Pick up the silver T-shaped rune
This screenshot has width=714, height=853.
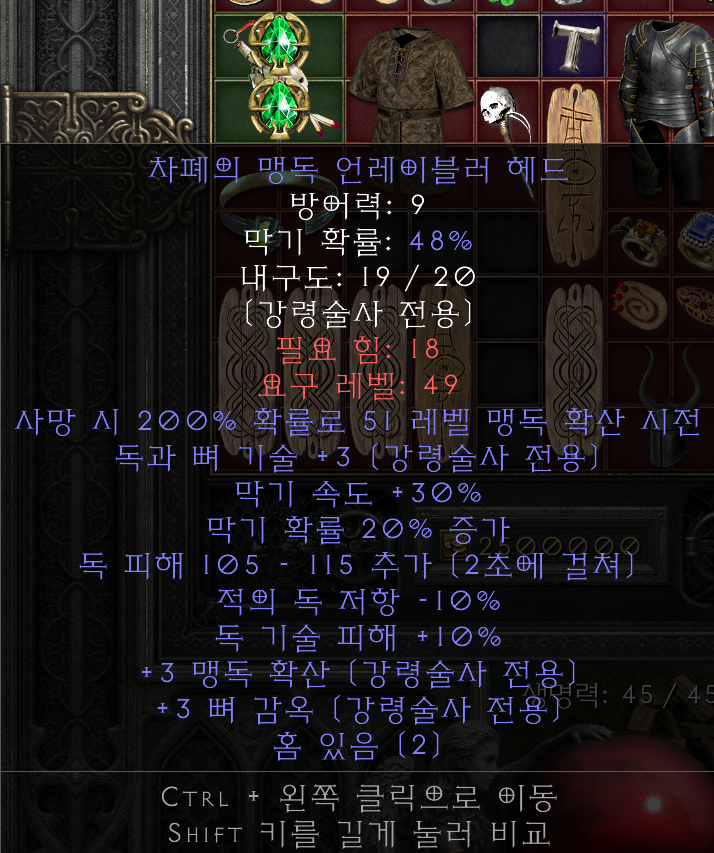pyautogui.click(x=573, y=45)
